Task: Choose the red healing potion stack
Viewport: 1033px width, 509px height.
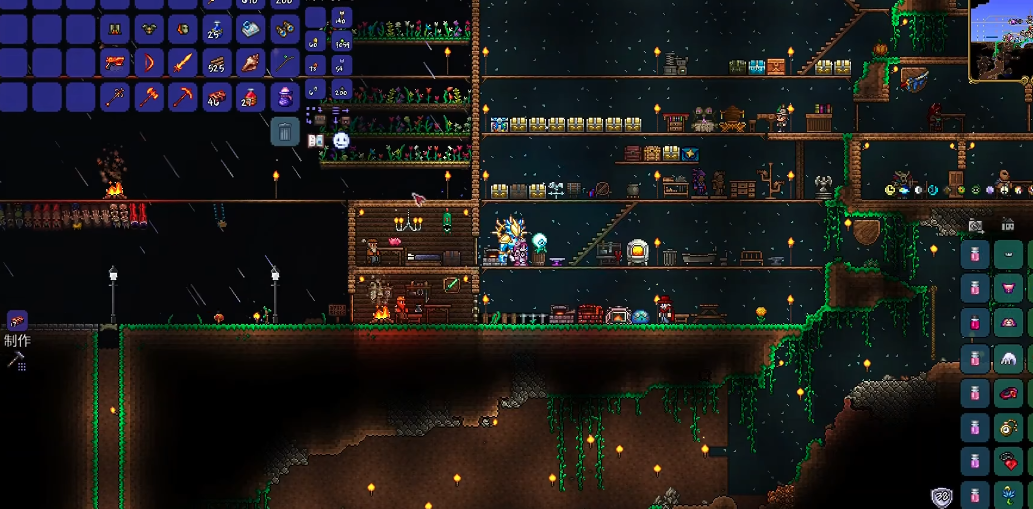Action: point(251,97)
